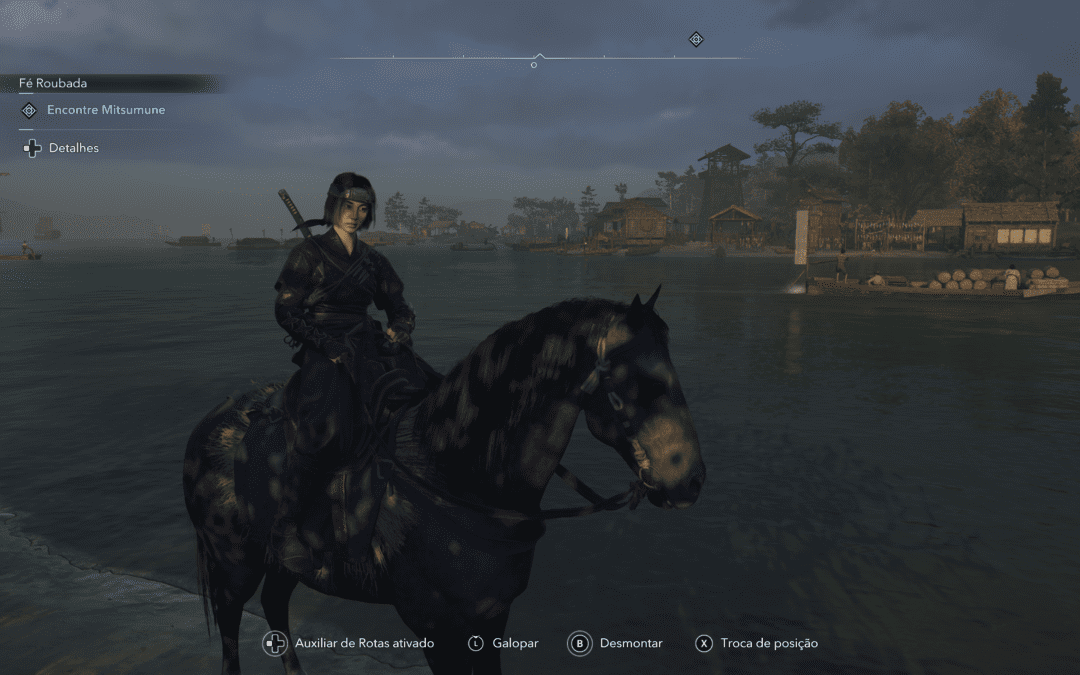This screenshot has width=1080, height=675.
Task: Select the Encontre Mitsumune objective
Action: click(105, 110)
